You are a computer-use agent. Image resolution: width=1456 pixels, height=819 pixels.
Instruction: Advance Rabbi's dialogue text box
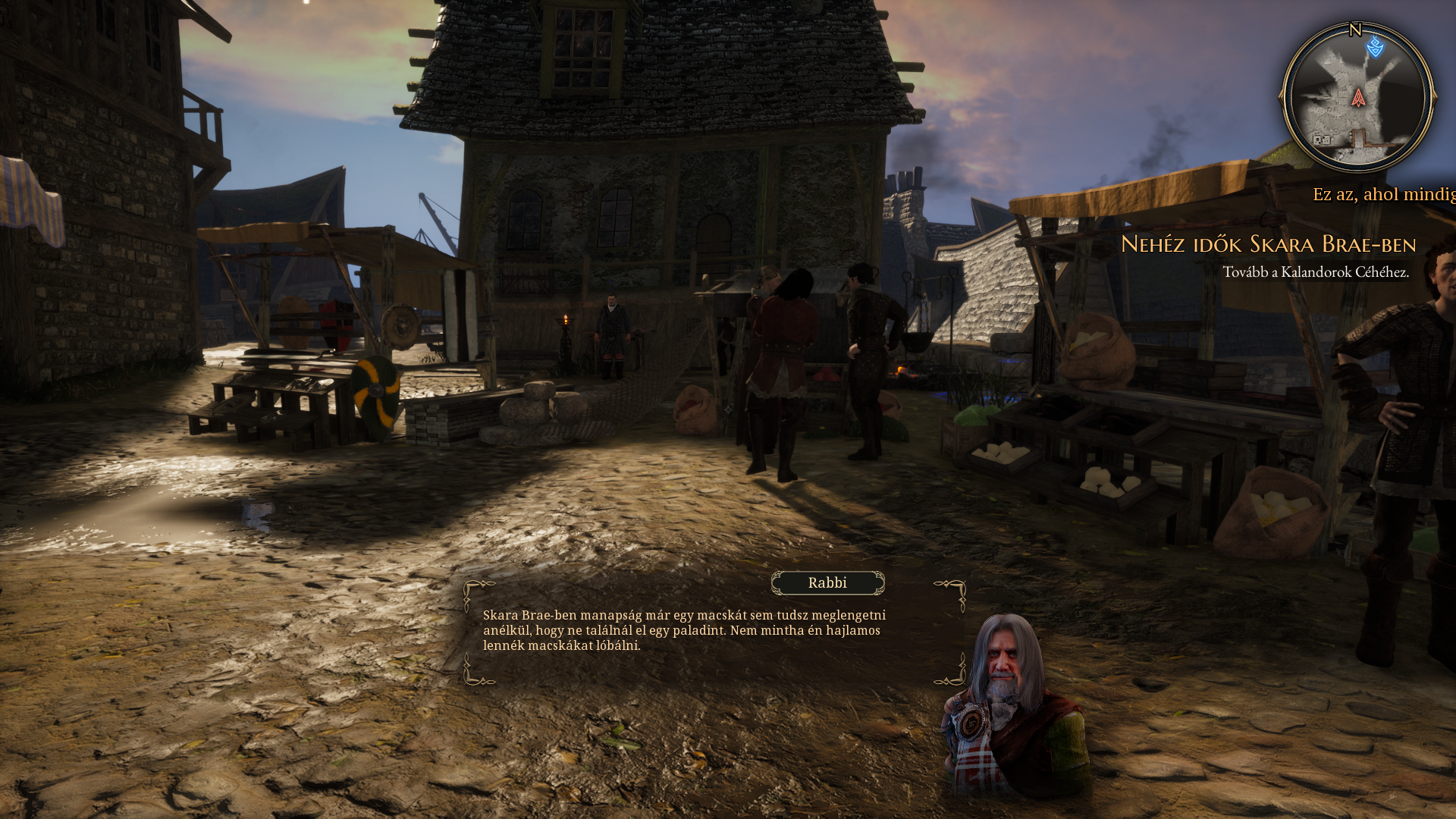click(x=682, y=630)
